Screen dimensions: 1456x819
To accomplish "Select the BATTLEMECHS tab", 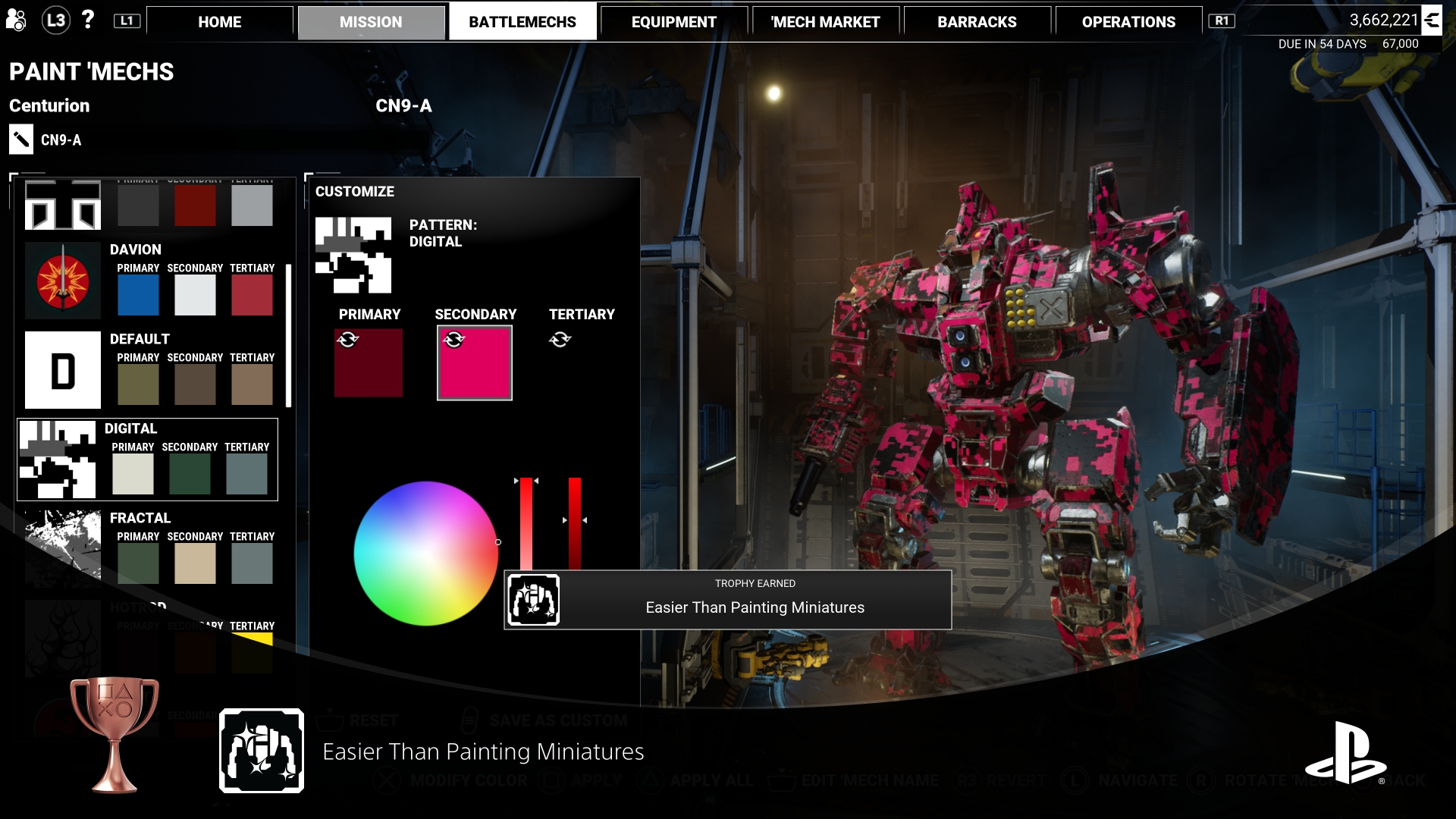I will pos(522,22).
